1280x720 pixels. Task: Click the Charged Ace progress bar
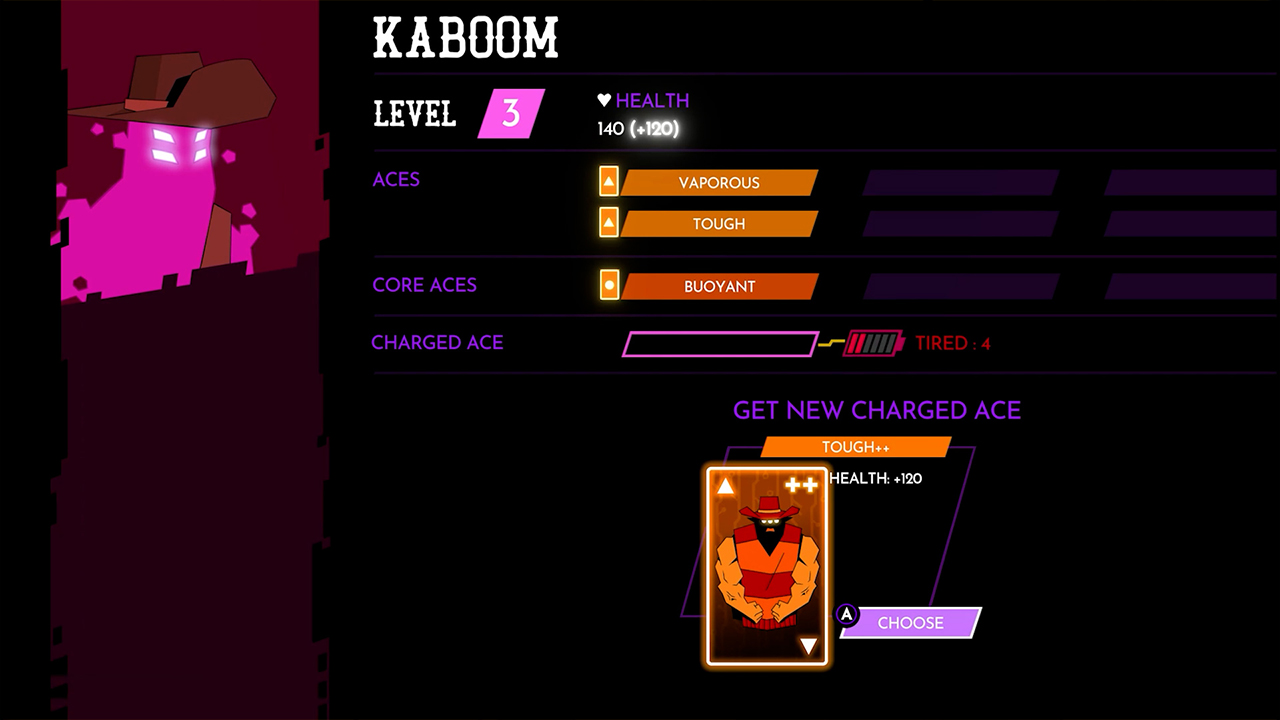(x=720, y=343)
